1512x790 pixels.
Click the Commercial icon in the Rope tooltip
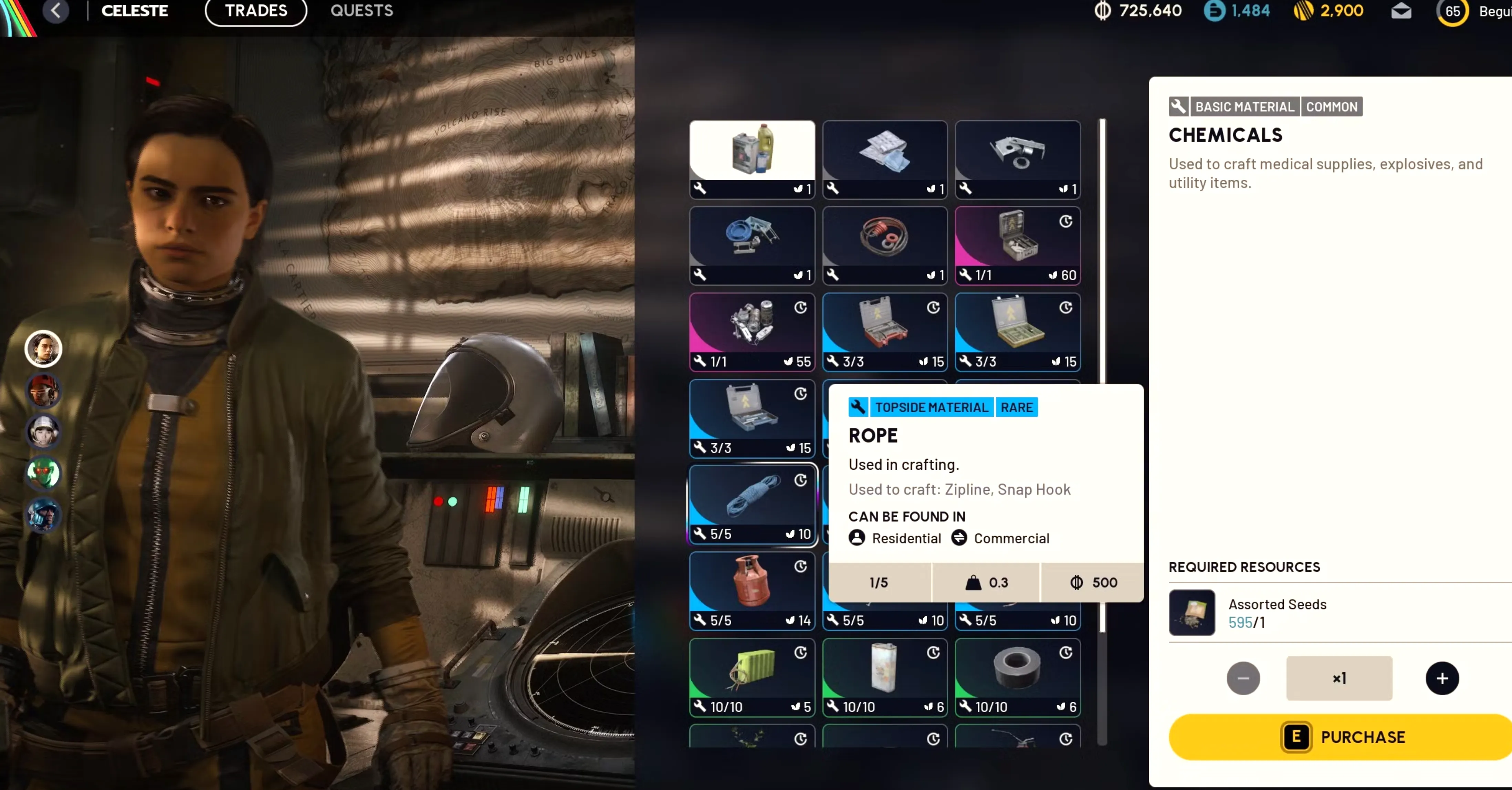959,538
